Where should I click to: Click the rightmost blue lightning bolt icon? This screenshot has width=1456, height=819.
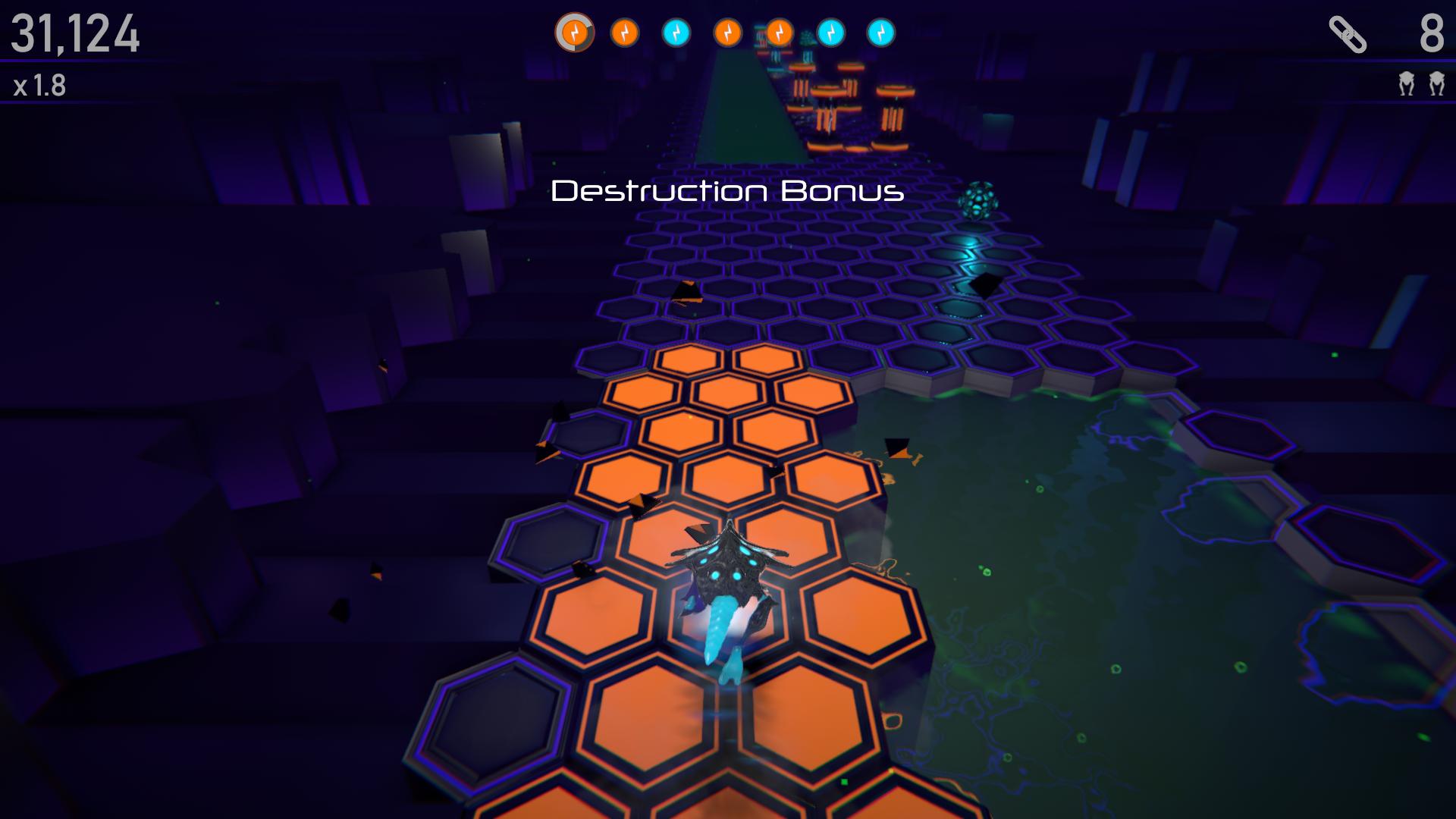coord(883,33)
